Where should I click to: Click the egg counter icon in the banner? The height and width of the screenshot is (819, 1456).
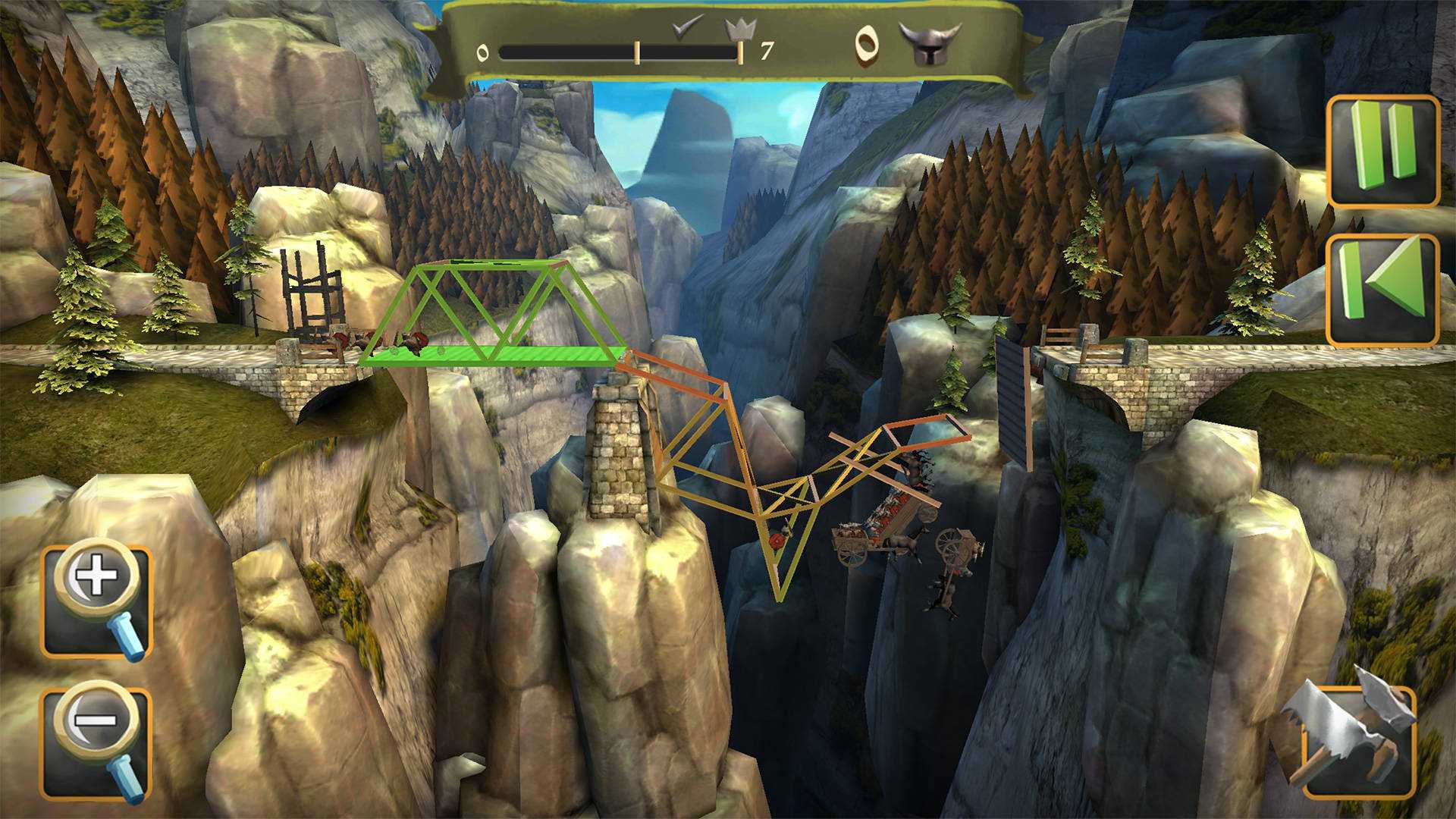(867, 43)
